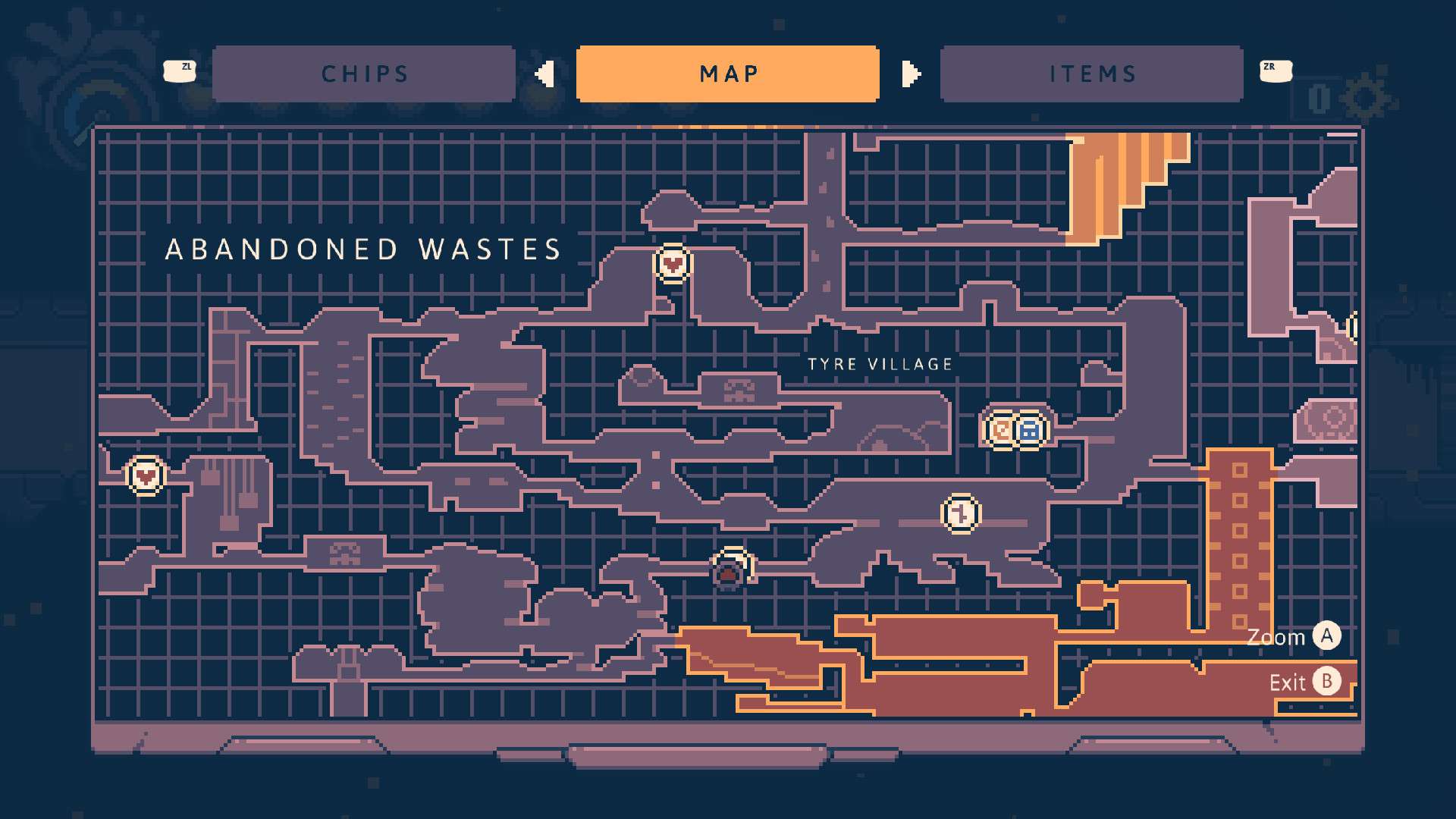Image resolution: width=1456 pixels, height=819 pixels.
Task: Pick the heart marker closest to Abandoned Wastes title
Action: click(x=672, y=263)
